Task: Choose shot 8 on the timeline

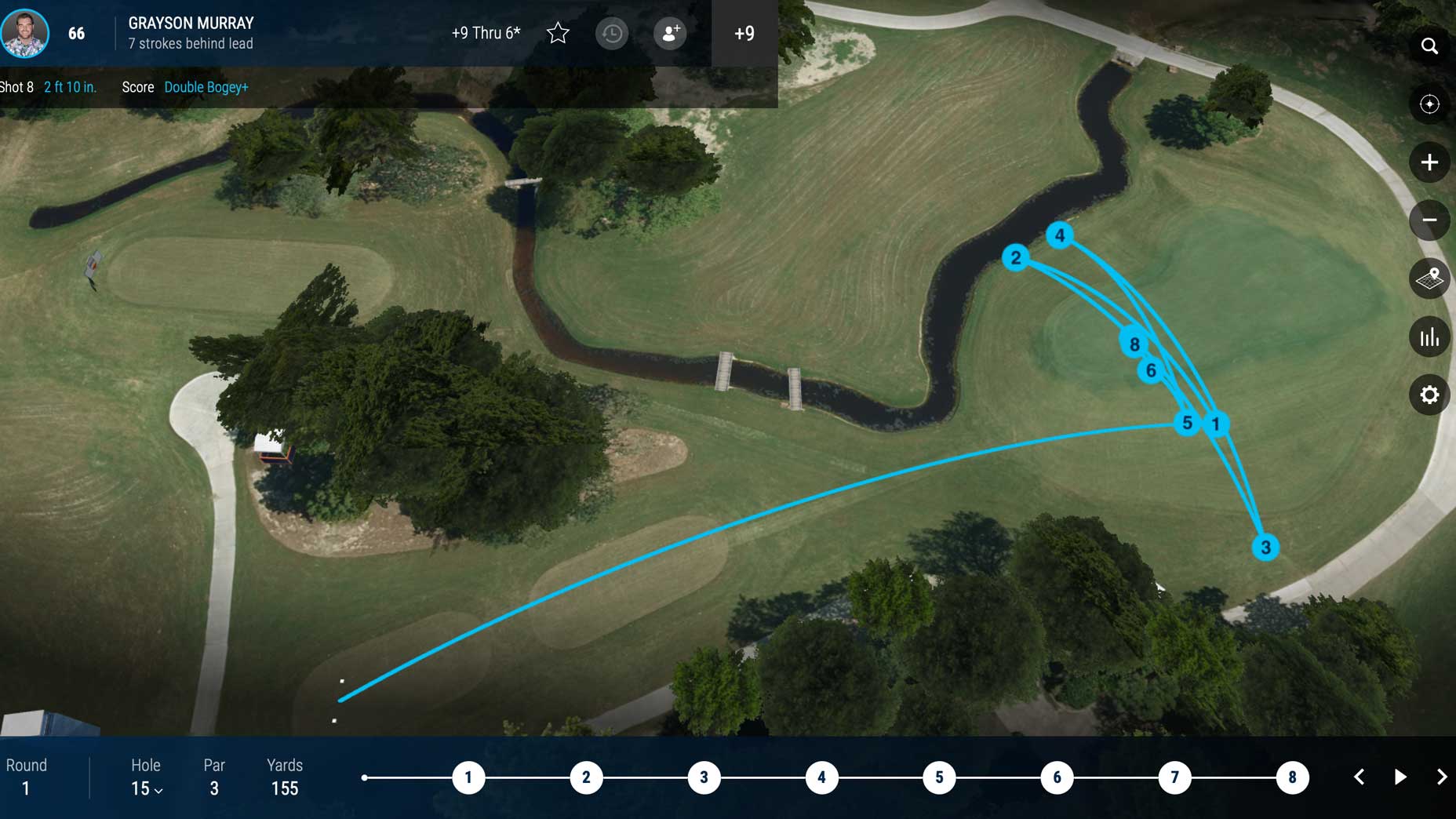Action: click(1292, 777)
